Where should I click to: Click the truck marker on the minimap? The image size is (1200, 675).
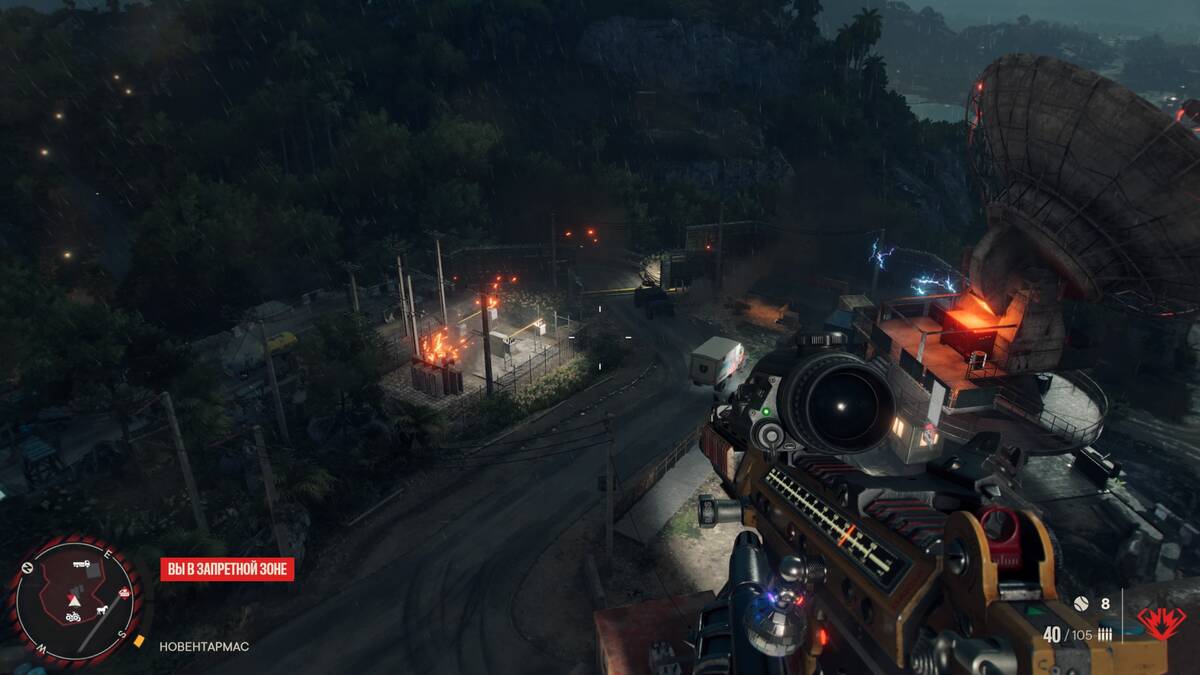pos(81,565)
